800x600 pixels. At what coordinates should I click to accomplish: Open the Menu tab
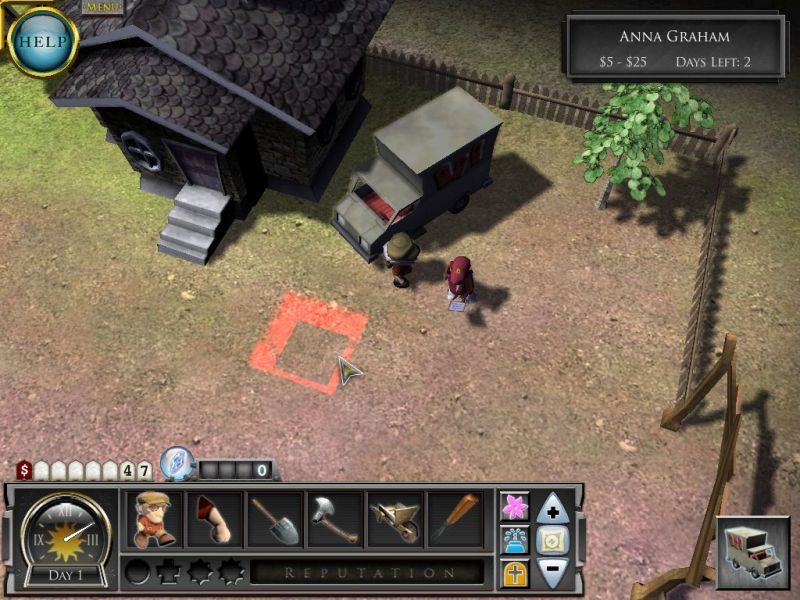point(102,7)
